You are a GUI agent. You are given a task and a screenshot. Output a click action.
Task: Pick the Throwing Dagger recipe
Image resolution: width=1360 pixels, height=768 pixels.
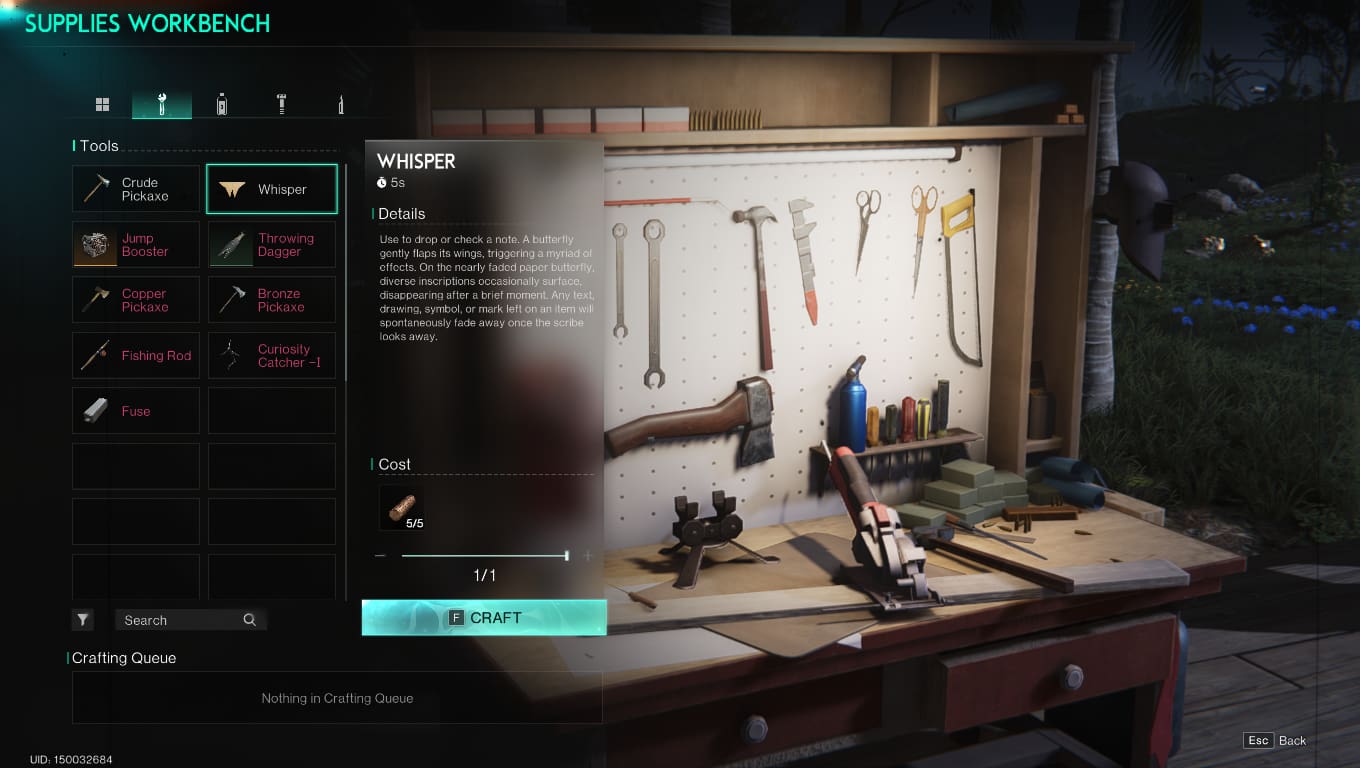point(272,245)
